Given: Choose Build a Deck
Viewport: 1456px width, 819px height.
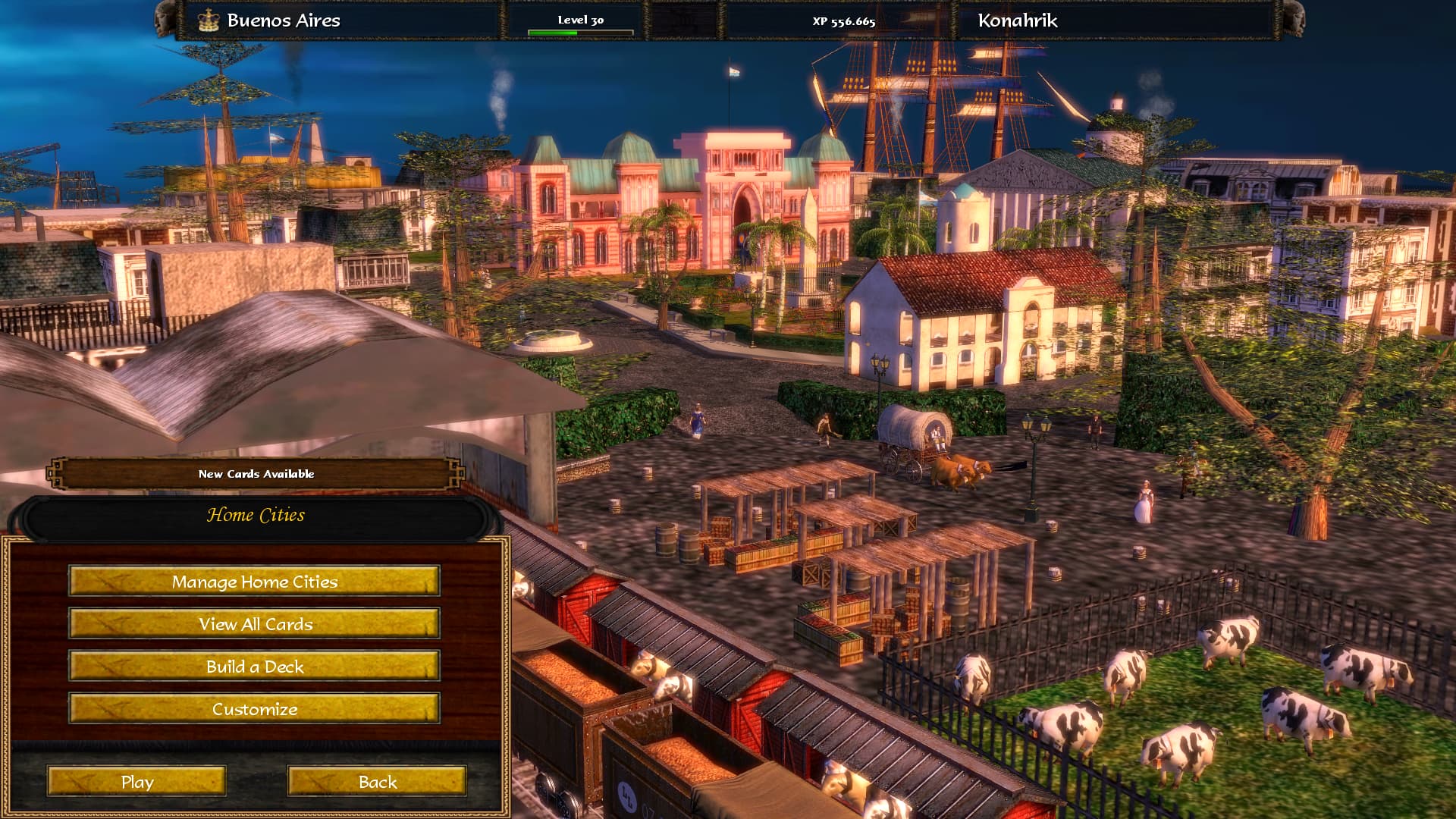Looking at the screenshot, I should tap(254, 667).
